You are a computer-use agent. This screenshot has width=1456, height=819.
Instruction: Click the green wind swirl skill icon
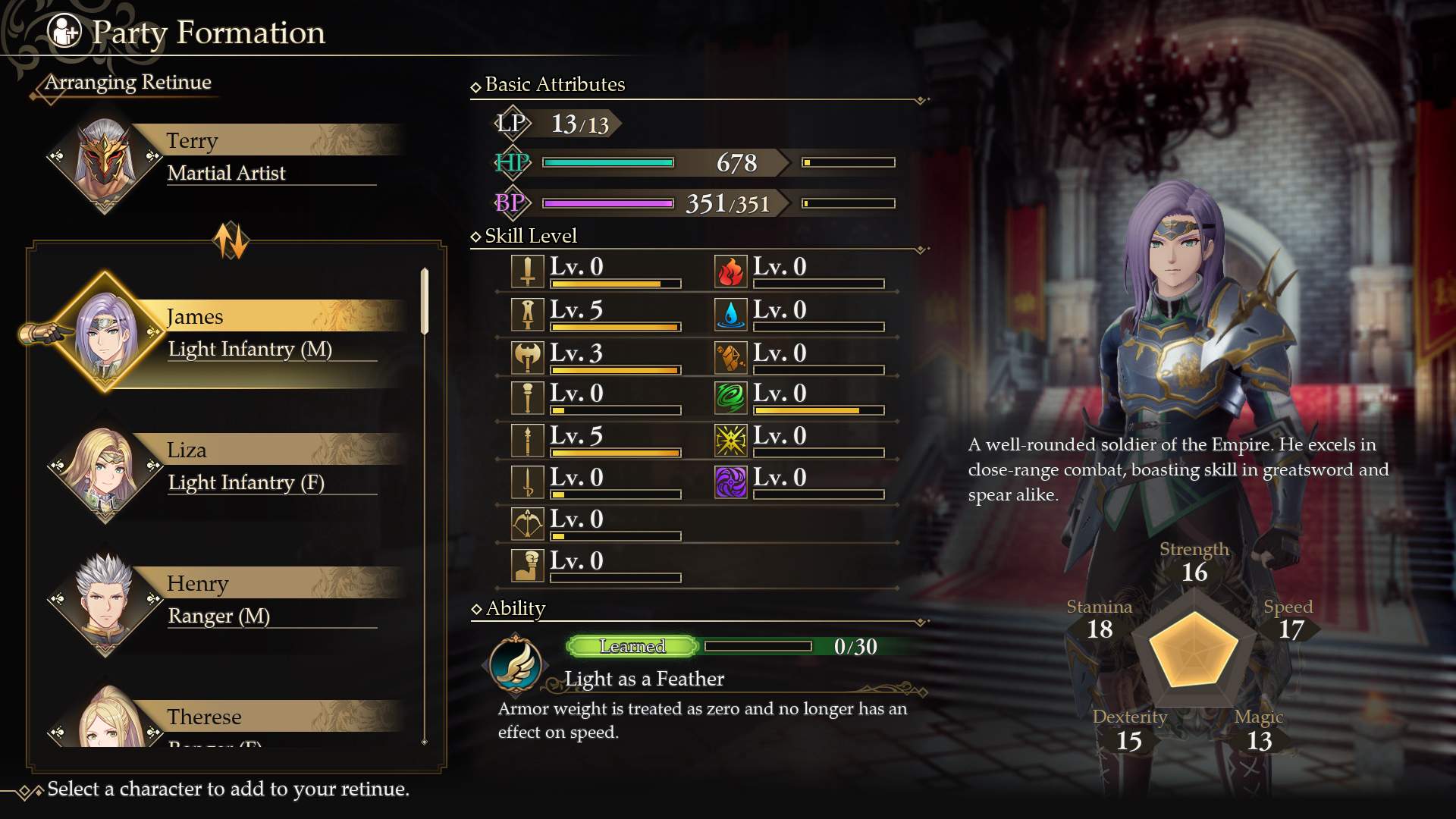point(730,398)
